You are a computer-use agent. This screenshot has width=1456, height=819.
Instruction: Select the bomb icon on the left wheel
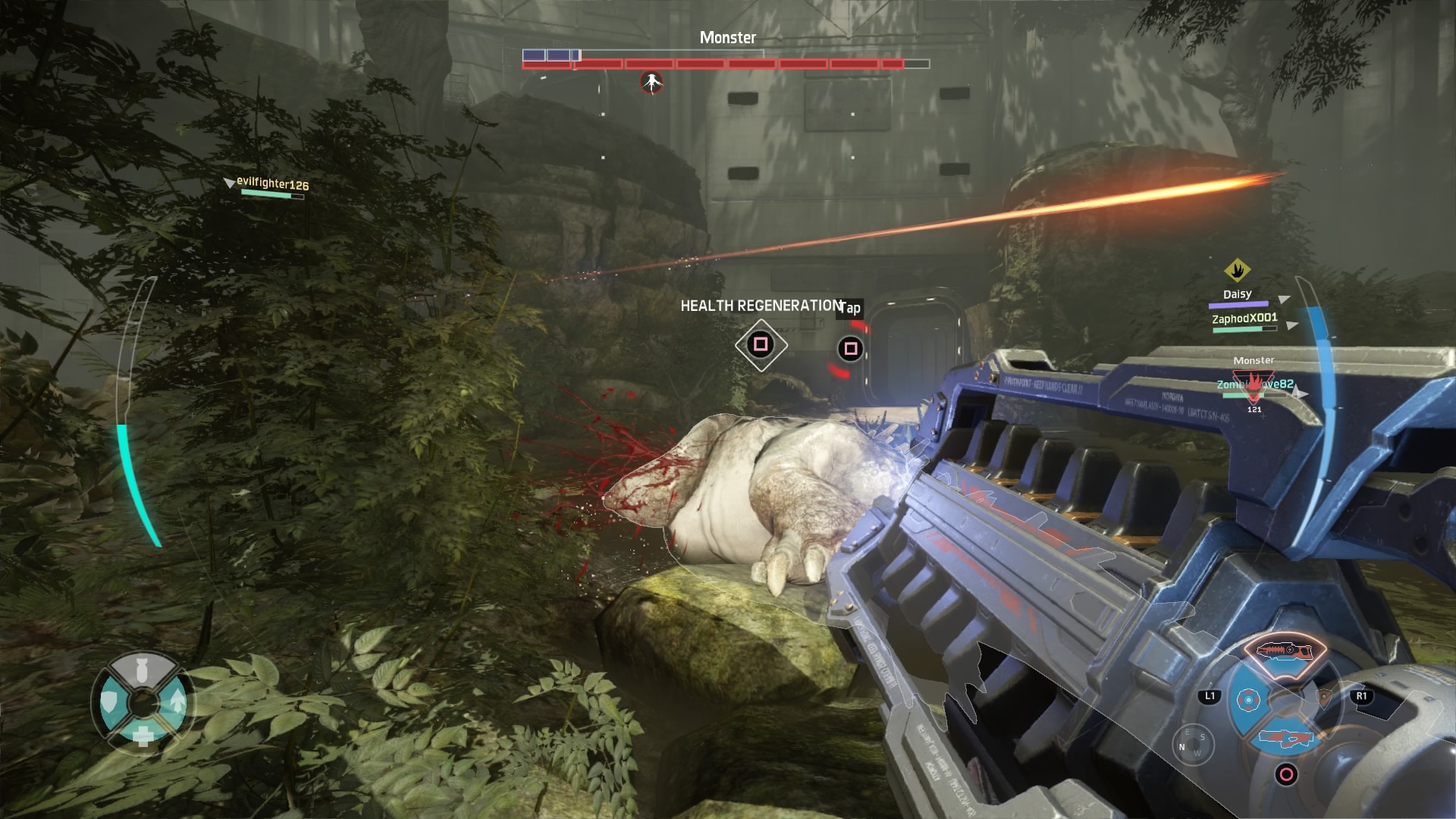point(142,669)
